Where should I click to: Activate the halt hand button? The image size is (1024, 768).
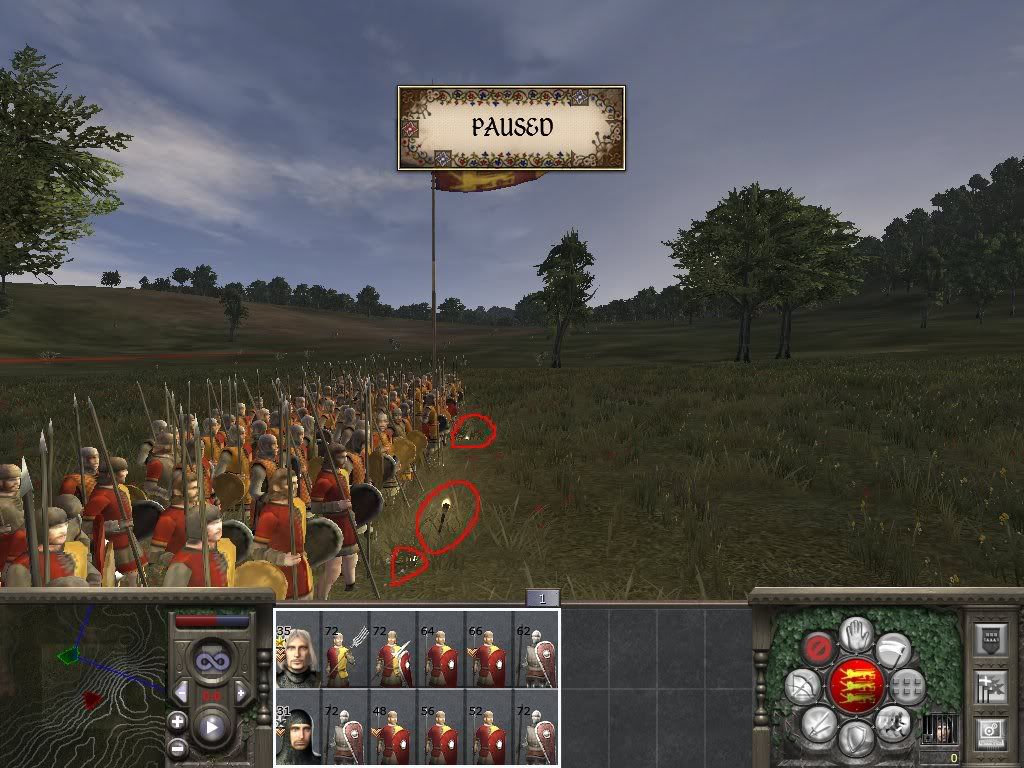(x=854, y=633)
